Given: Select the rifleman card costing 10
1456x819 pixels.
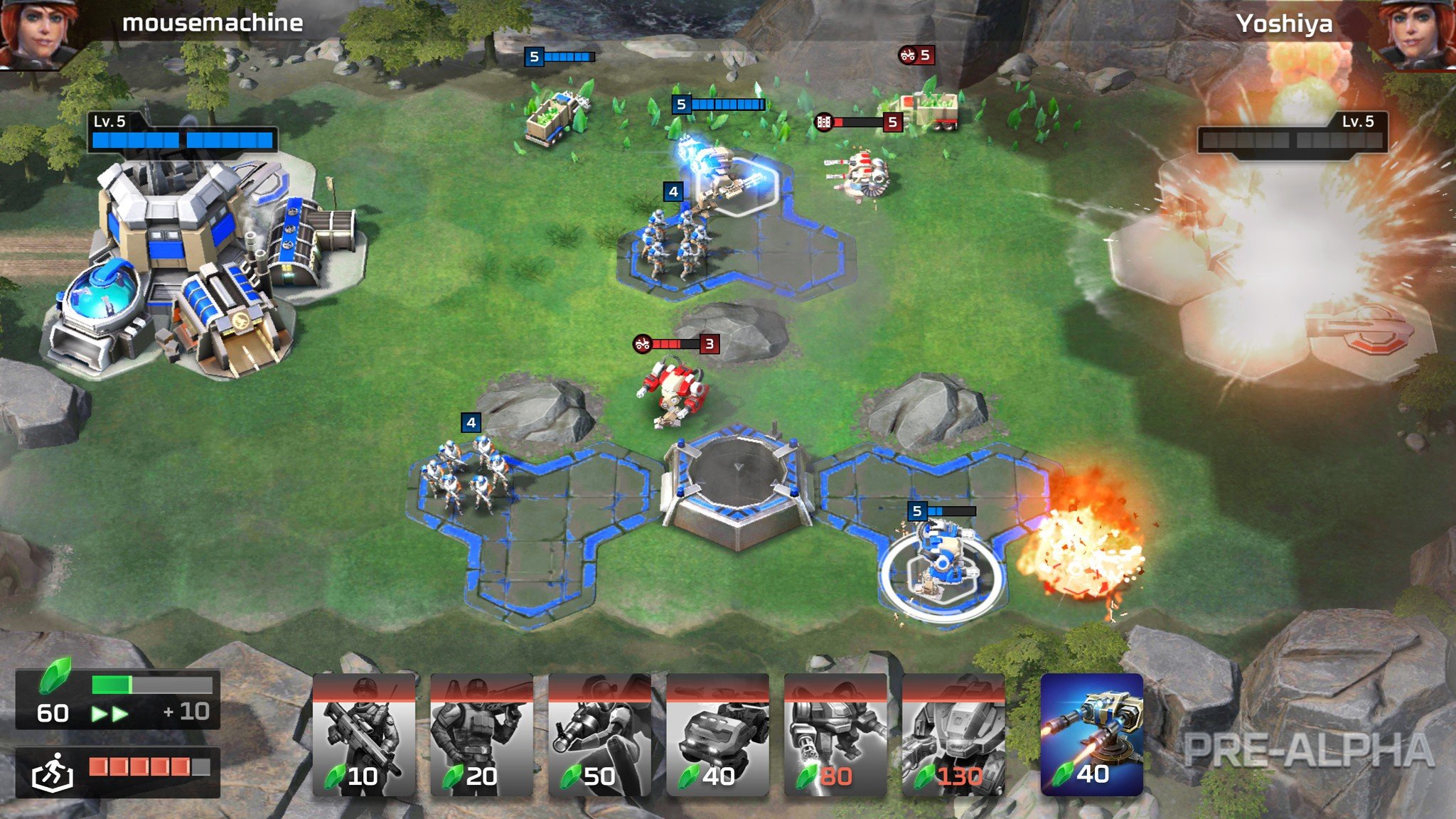Looking at the screenshot, I should 363,736.
